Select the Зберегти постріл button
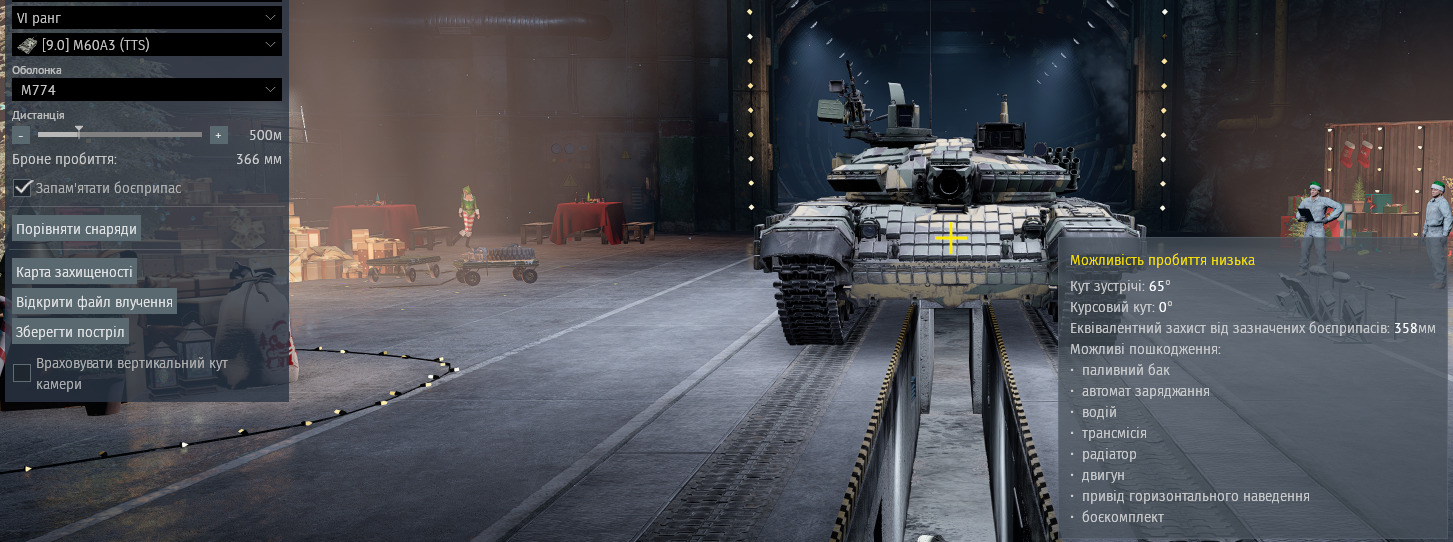1453x542 pixels. tap(70, 332)
